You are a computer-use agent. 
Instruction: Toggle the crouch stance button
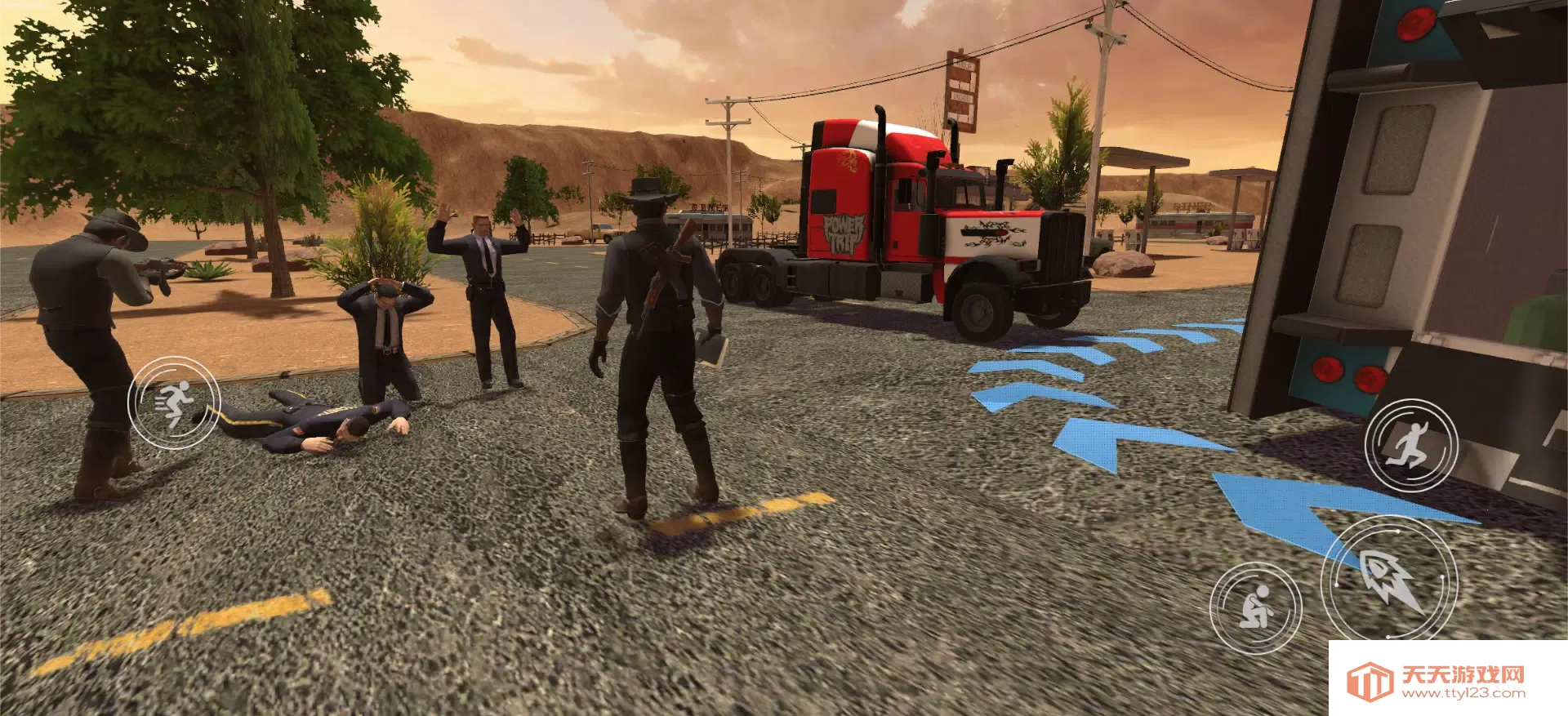coord(1255,607)
